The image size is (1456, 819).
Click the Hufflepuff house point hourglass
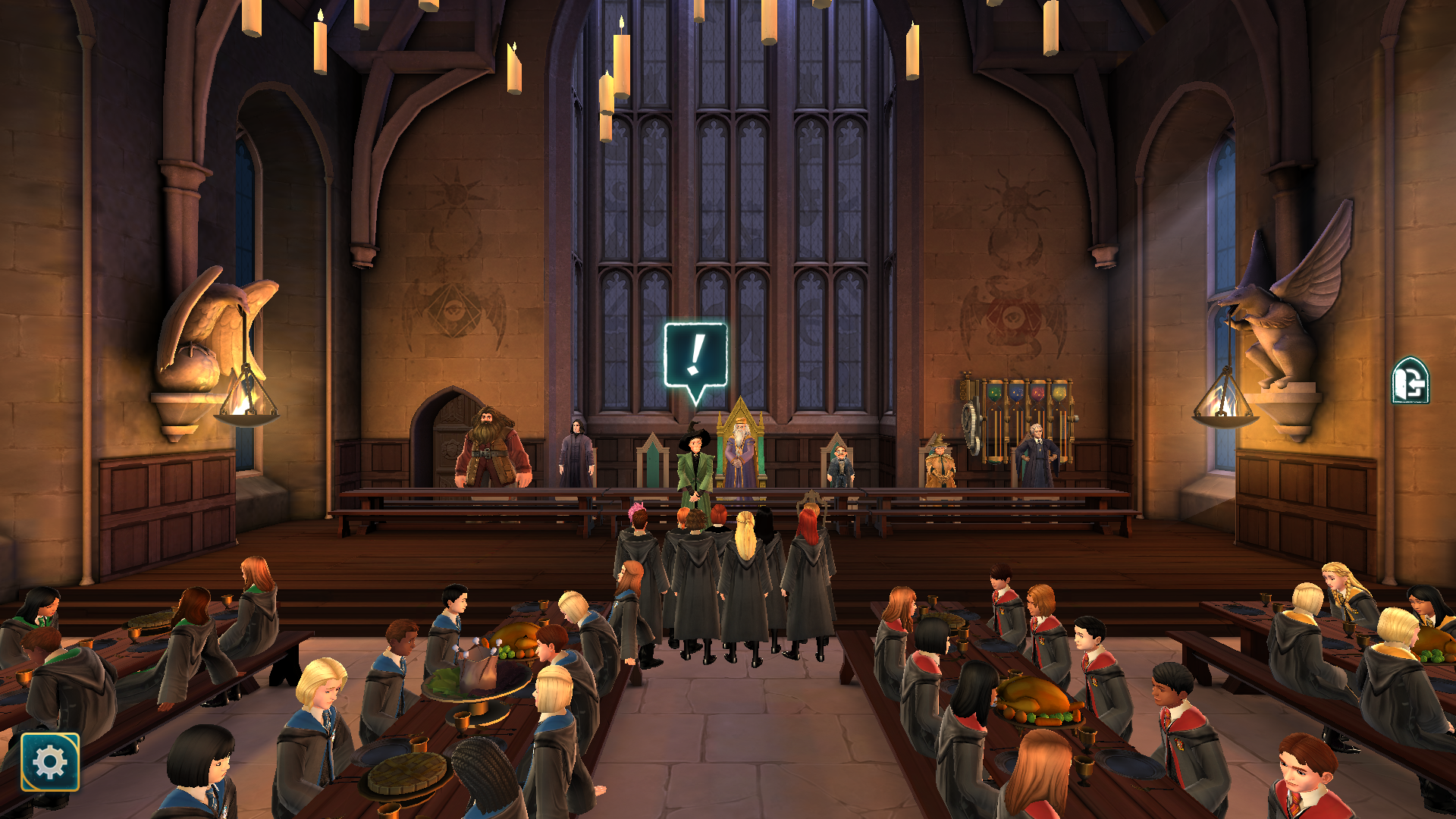(1059, 394)
